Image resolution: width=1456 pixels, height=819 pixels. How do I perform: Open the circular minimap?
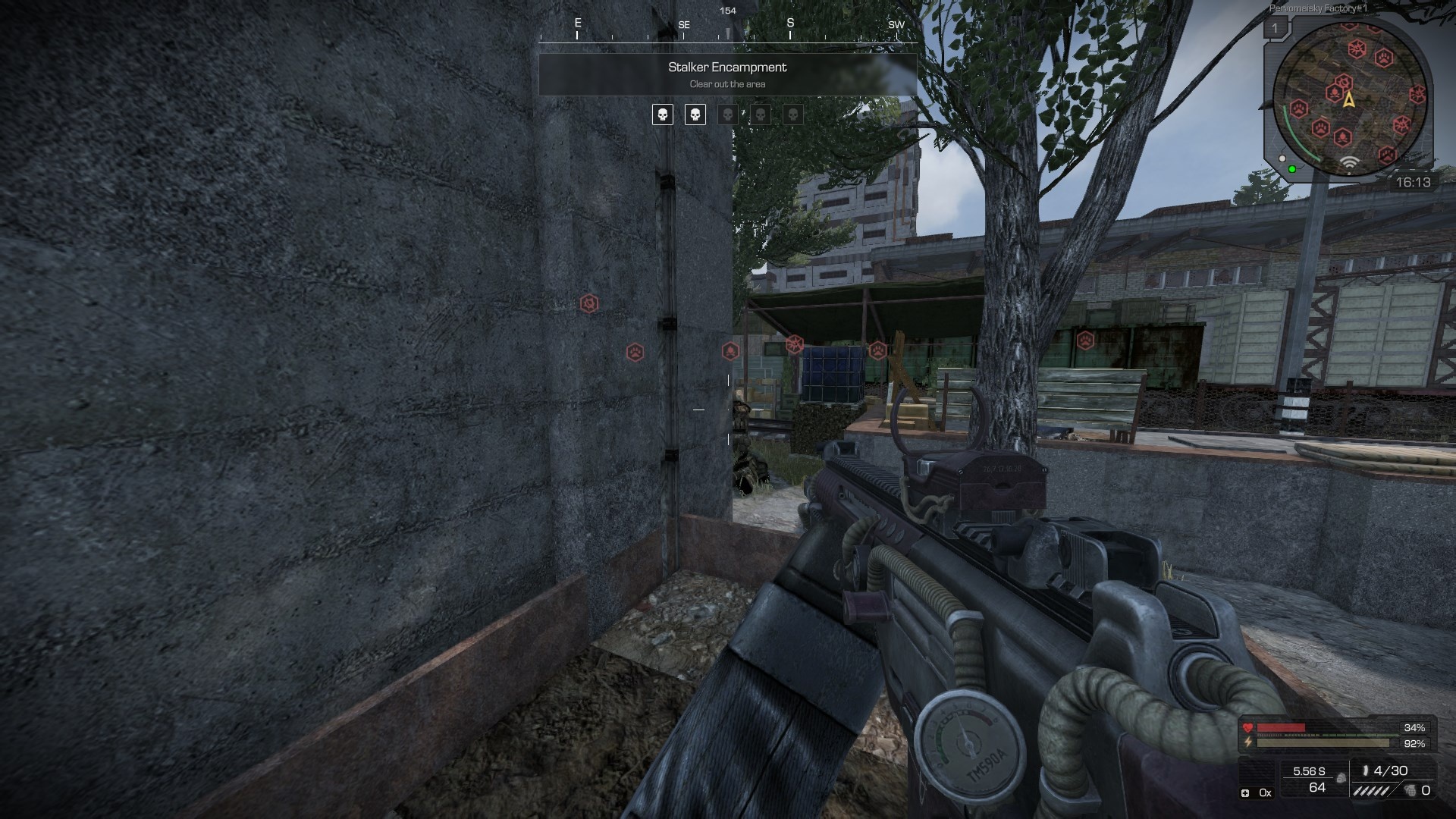coord(1349,99)
